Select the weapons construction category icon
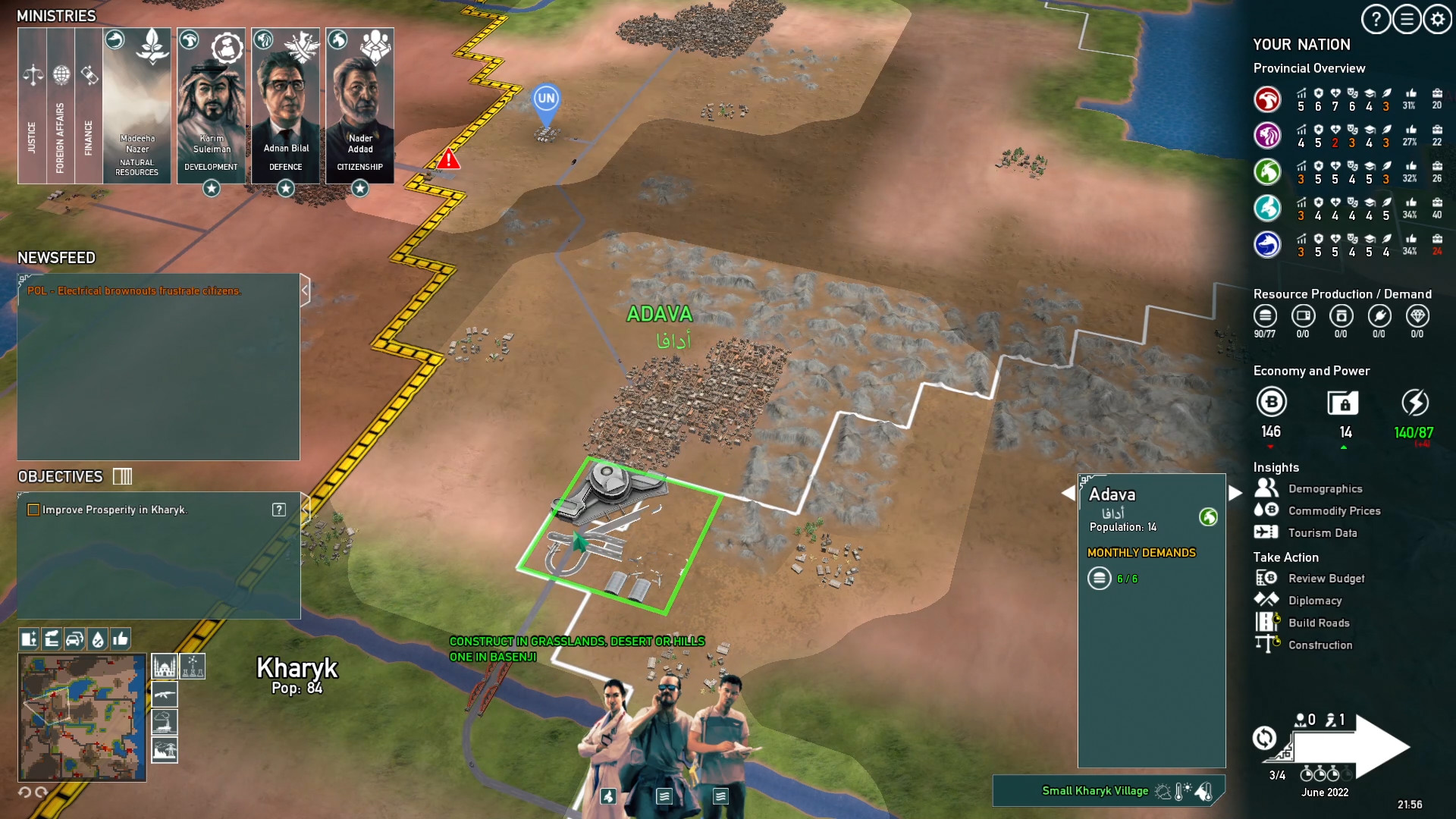 [x=165, y=694]
